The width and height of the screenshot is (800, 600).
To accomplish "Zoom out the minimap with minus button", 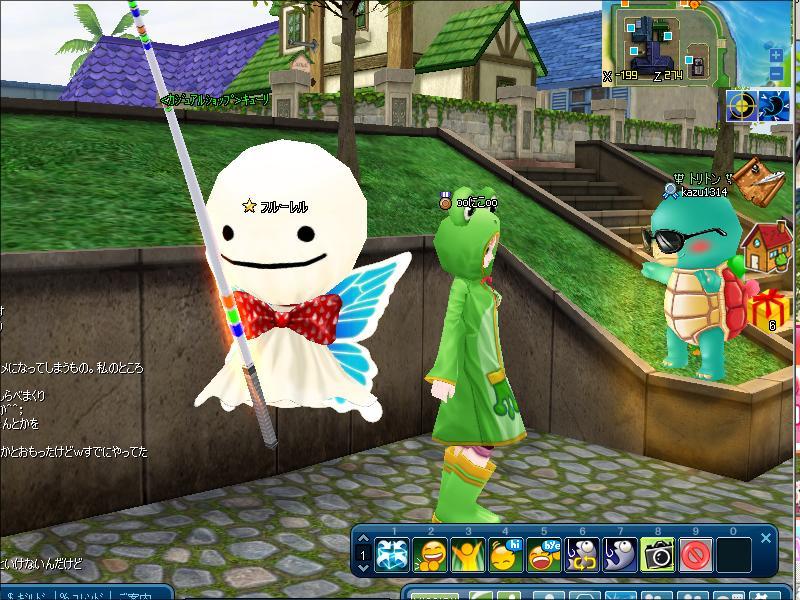I will point(776,73).
